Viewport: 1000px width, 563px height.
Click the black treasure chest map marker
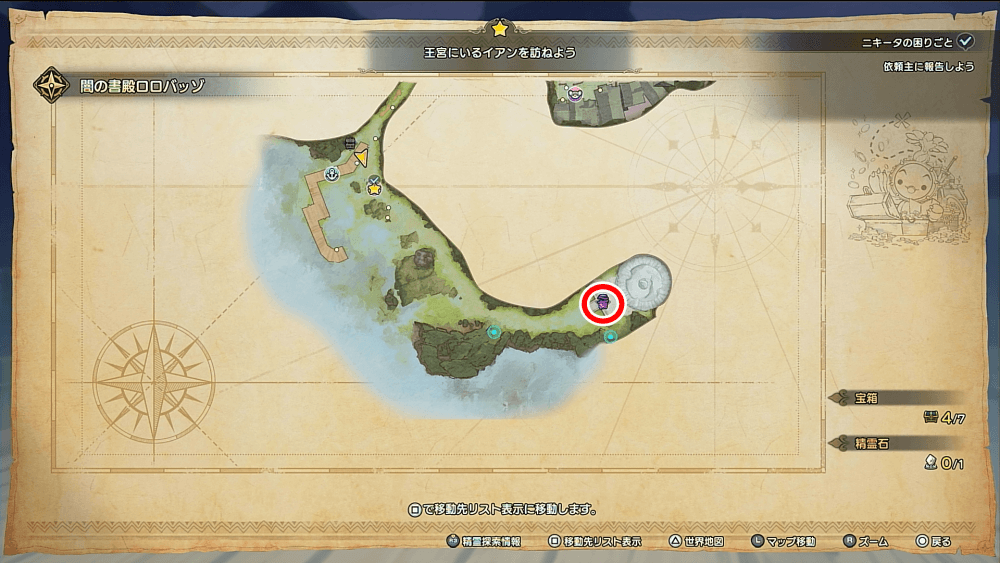point(350,144)
